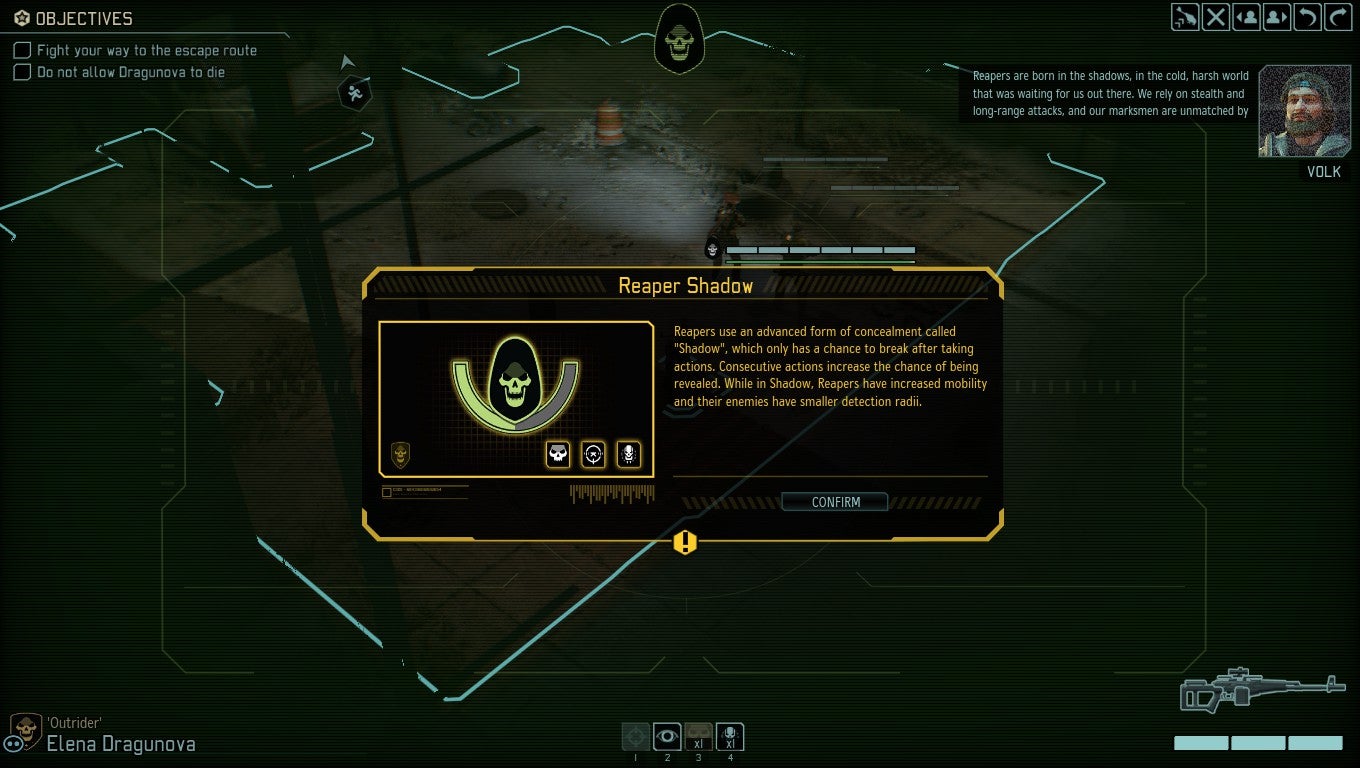This screenshot has width=1360, height=768.
Task: Select the grenade ability in slot 3
Action: coord(699,736)
